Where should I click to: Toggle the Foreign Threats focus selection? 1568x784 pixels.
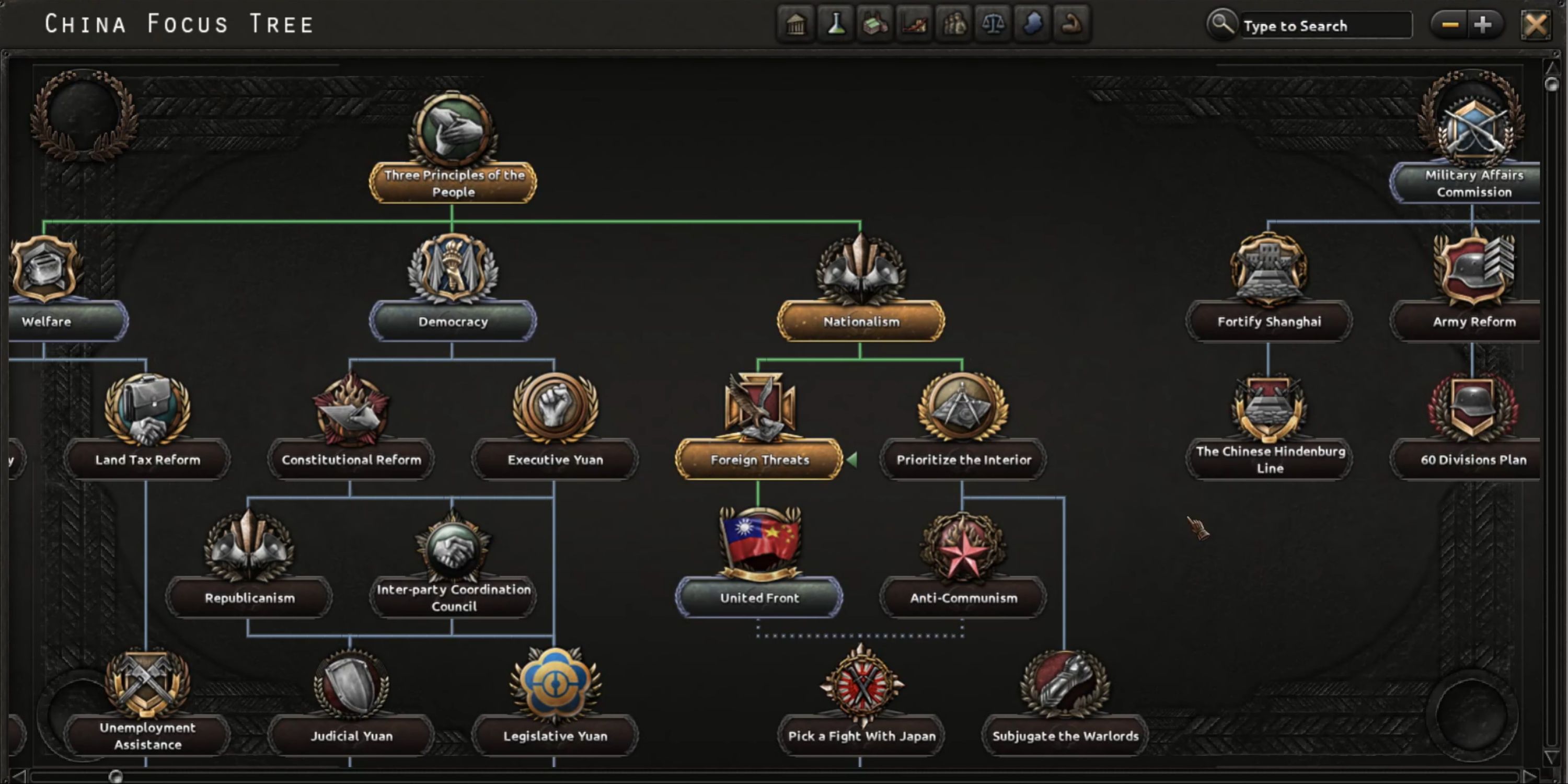(758, 460)
